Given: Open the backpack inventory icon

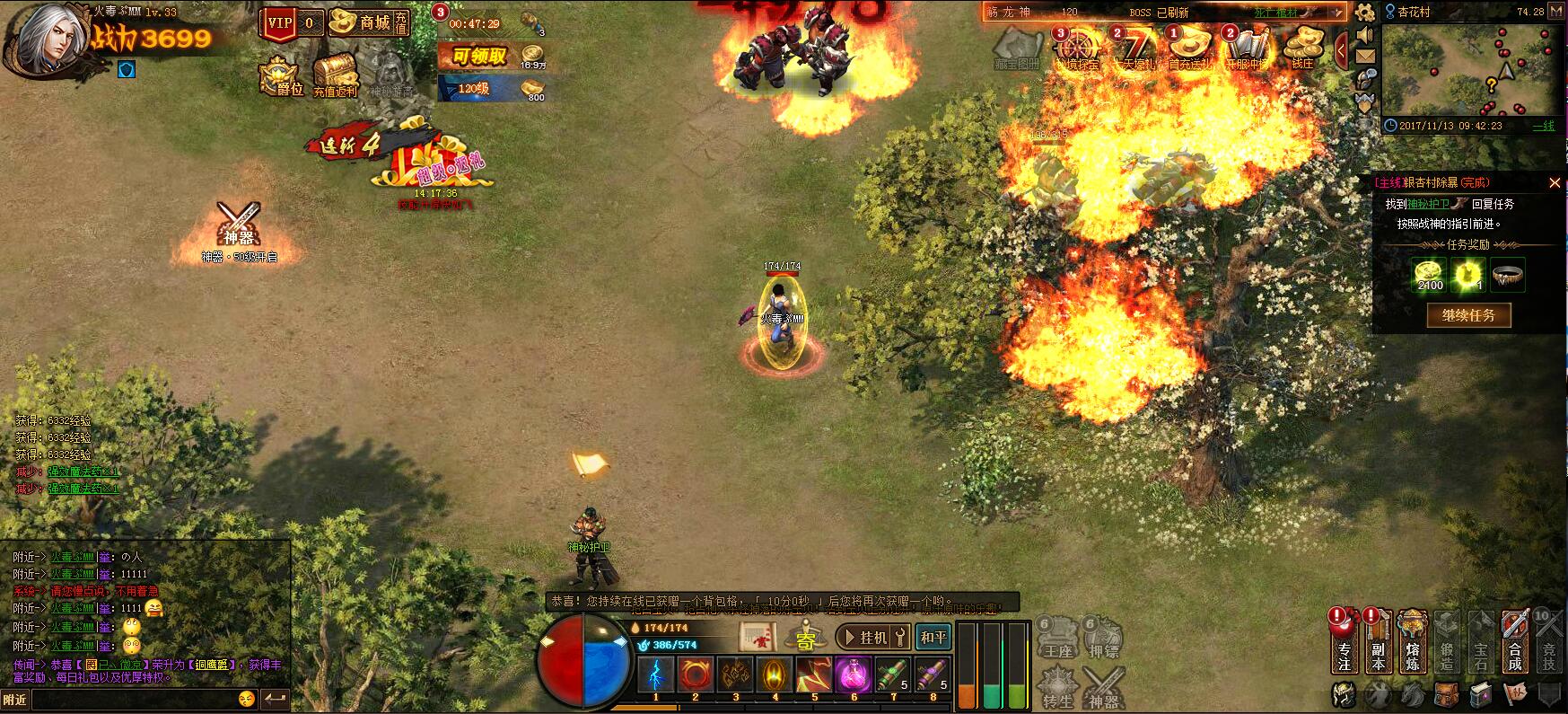Looking at the screenshot, I should pyautogui.click(x=1445, y=694).
